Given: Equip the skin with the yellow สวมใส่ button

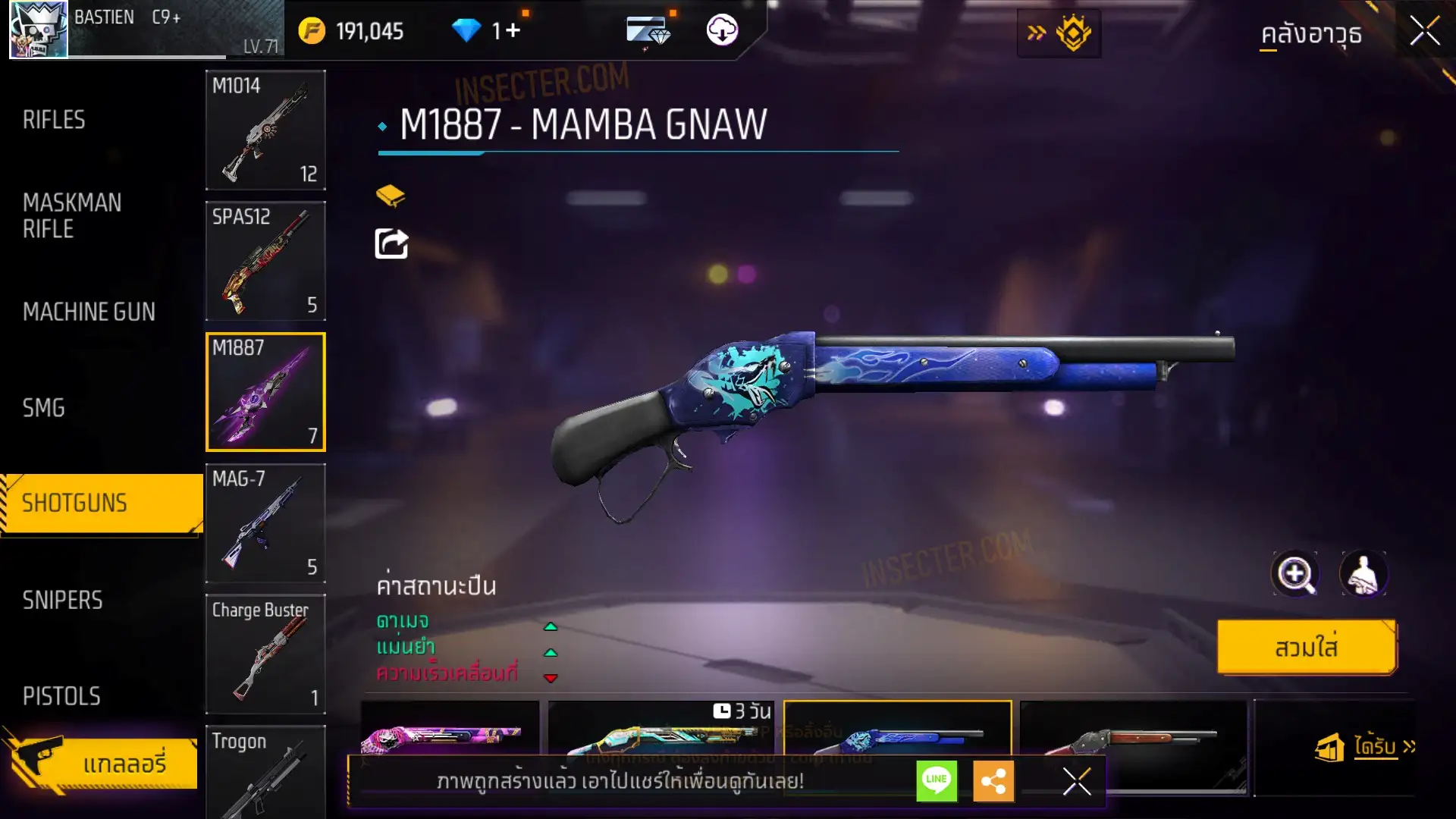Looking at the screenshot, I should click(1306, 648).
